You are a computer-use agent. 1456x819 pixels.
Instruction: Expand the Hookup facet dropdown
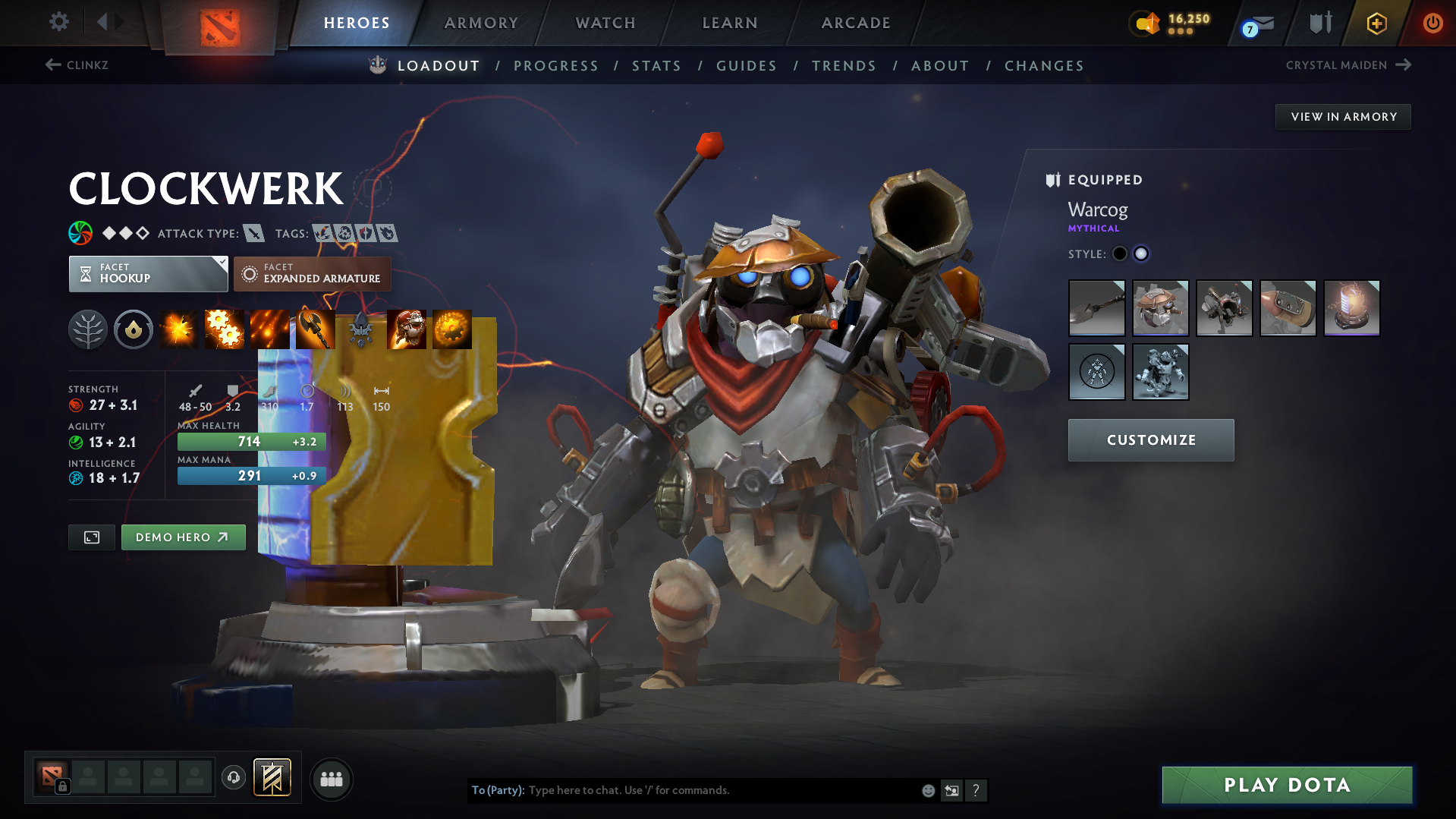pos(148,274)
